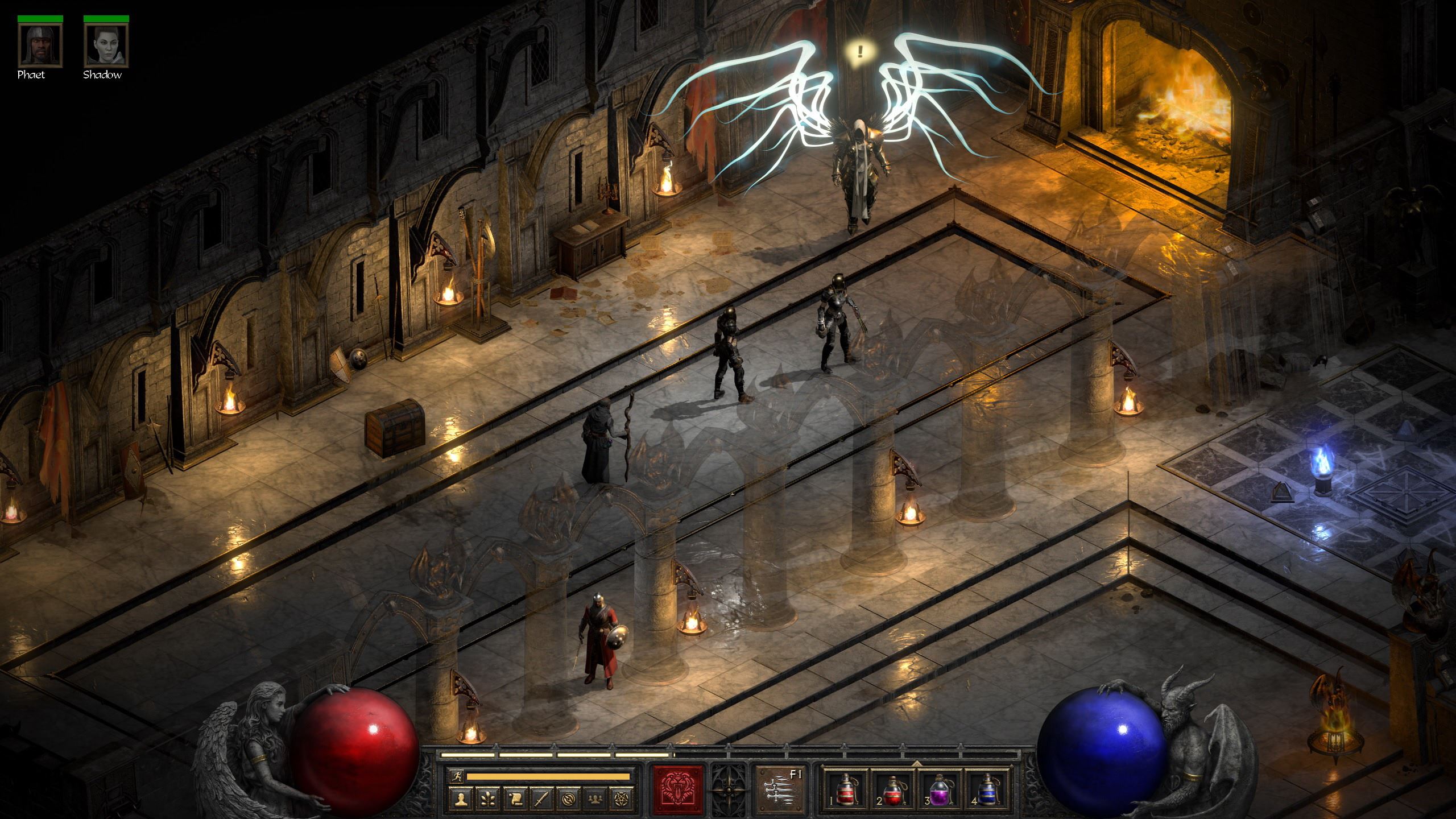Click the stamina bar above the mini panel
1456x819 pixels.
(549, 776)
